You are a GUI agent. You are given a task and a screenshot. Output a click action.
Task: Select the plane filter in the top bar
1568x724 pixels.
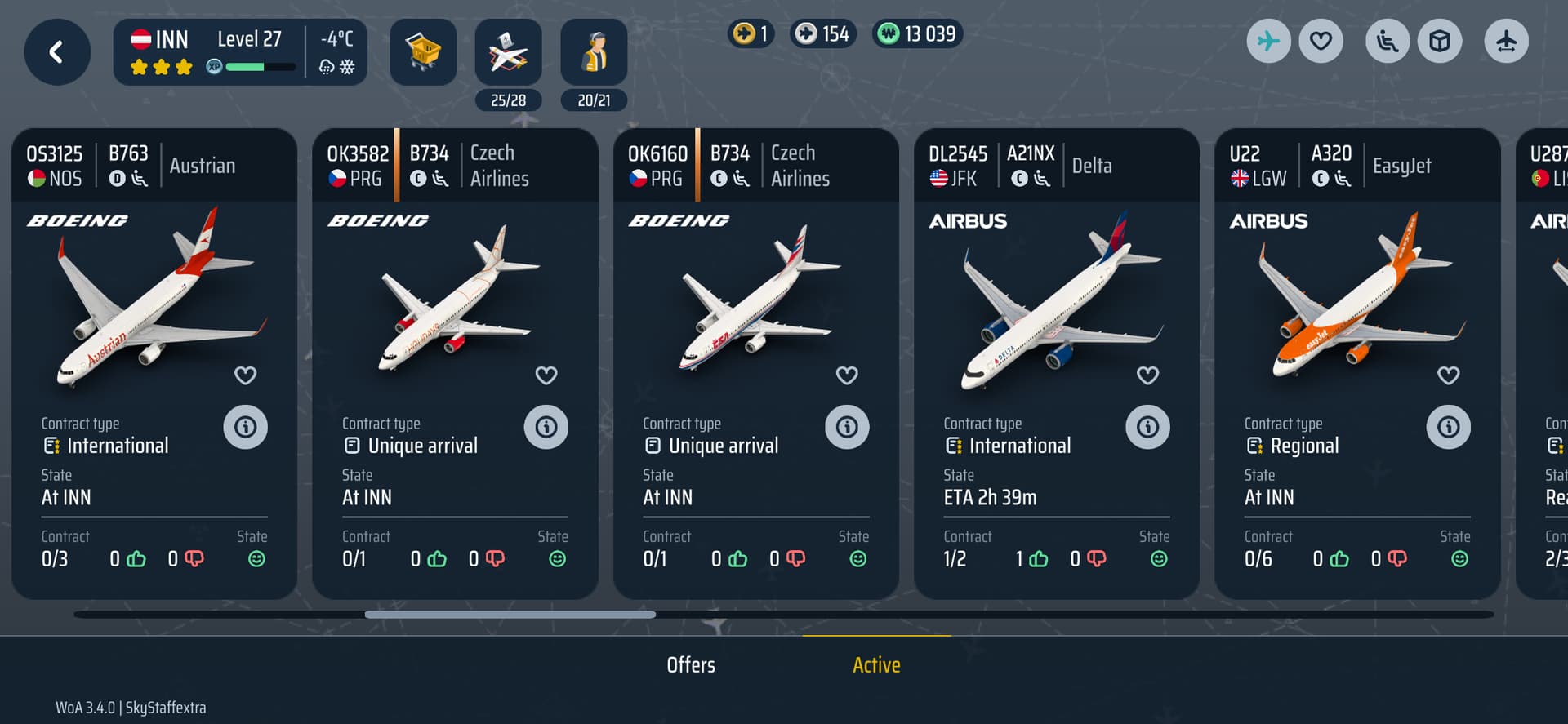point(1268,41)
